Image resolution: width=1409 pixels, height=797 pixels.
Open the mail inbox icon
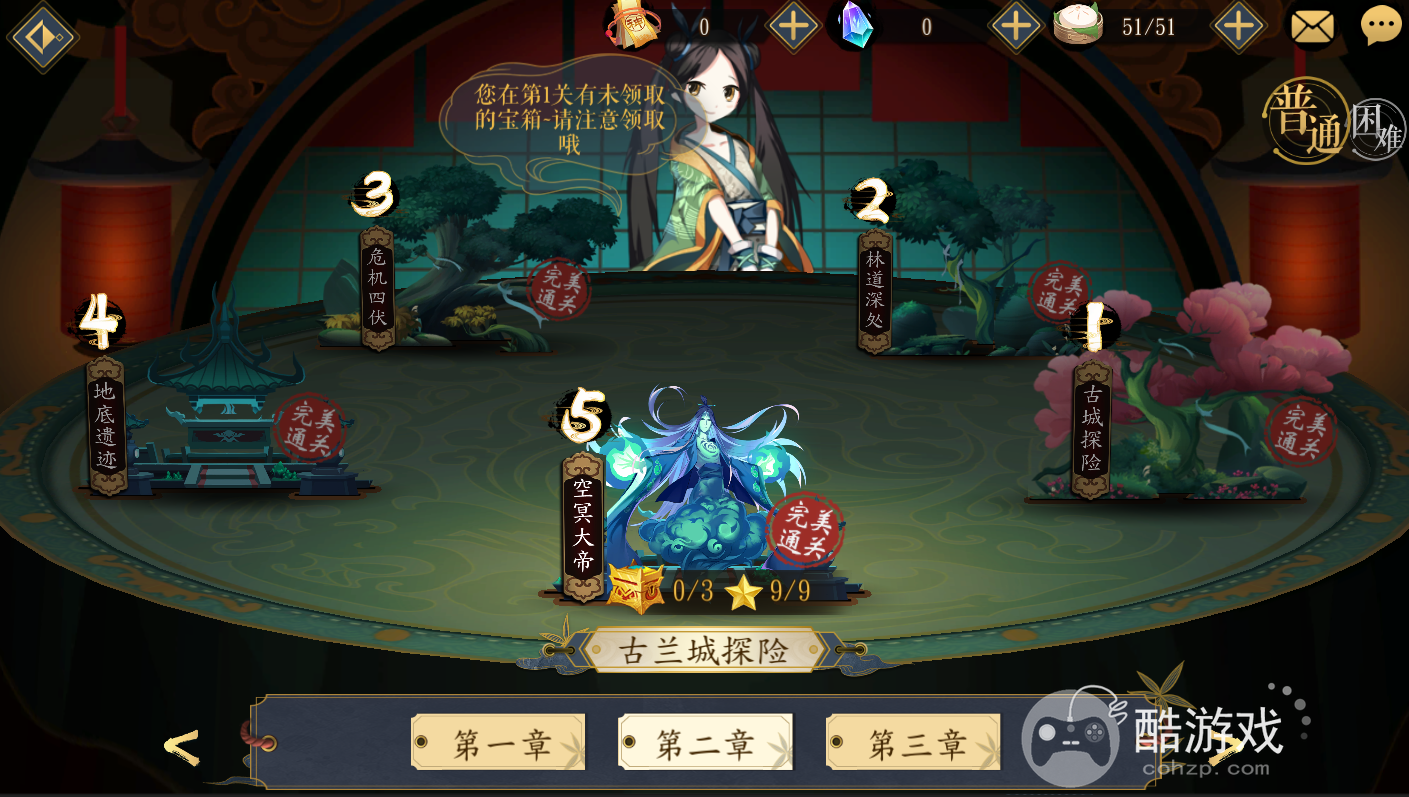pos(1311,24)
